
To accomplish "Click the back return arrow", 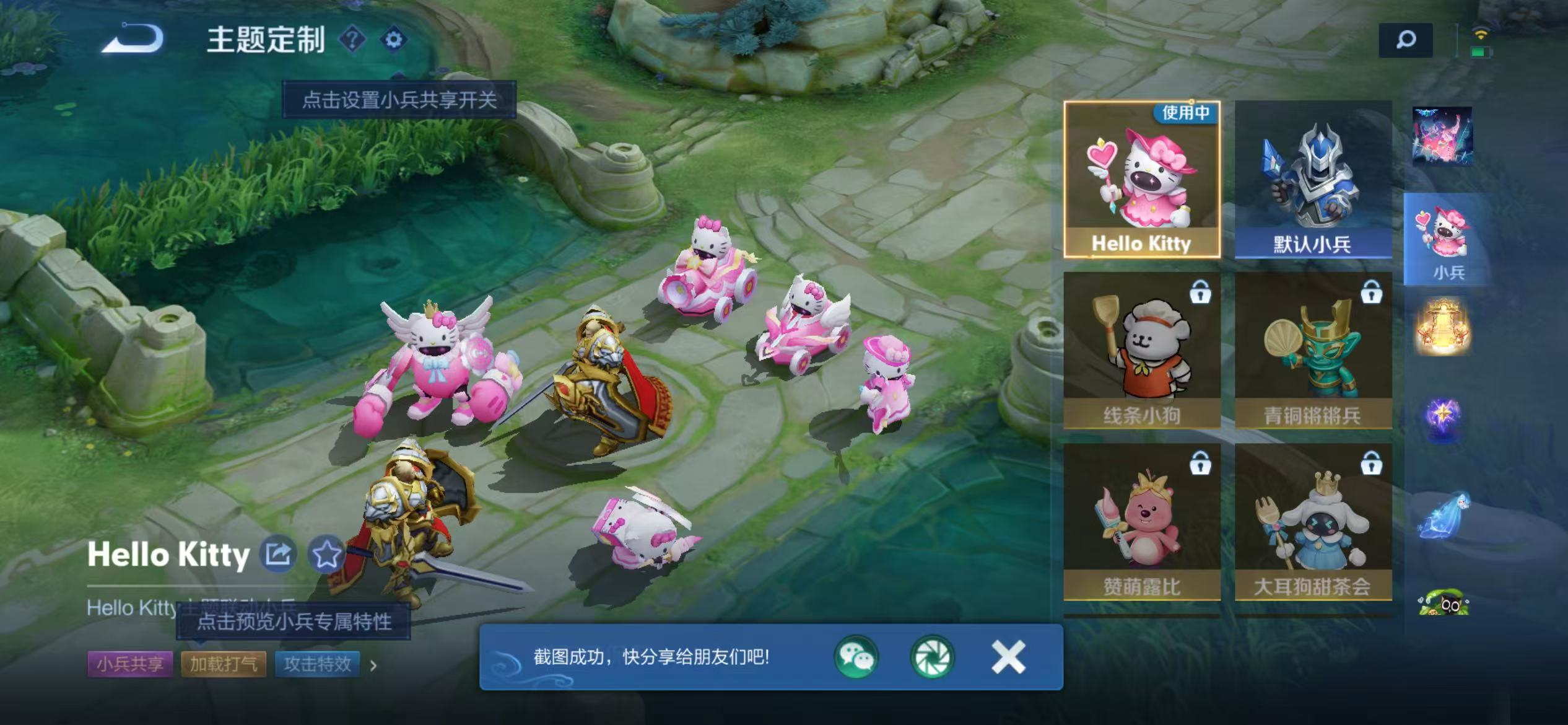I will [x=131, y=40].
